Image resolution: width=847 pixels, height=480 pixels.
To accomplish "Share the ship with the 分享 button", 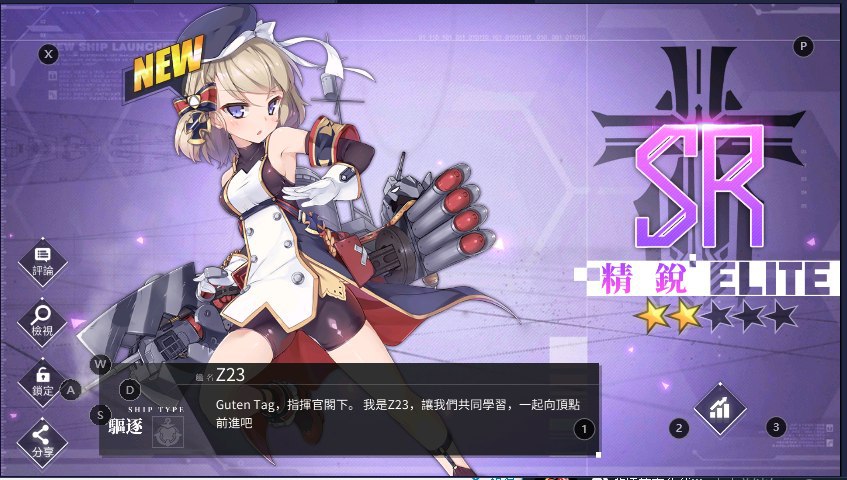I will click(42, 439).
